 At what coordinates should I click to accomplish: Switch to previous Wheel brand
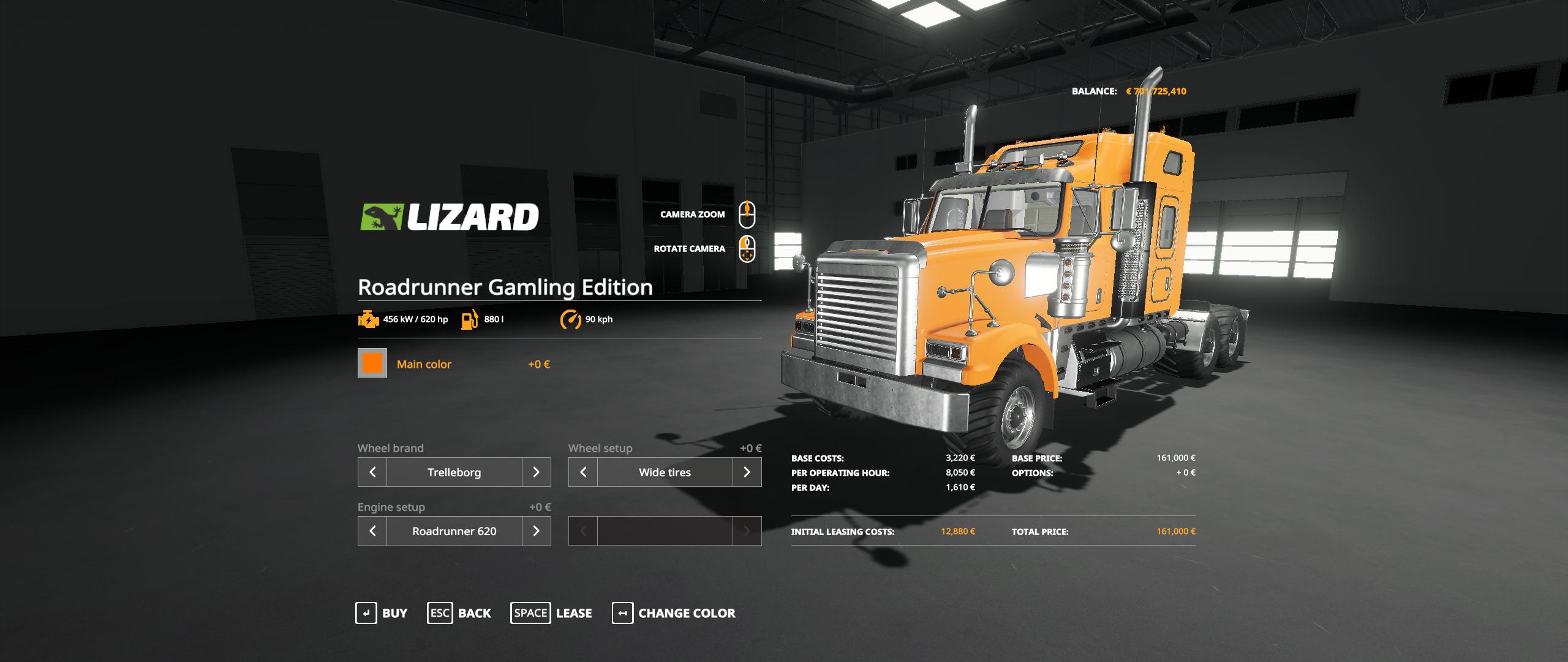372,472
